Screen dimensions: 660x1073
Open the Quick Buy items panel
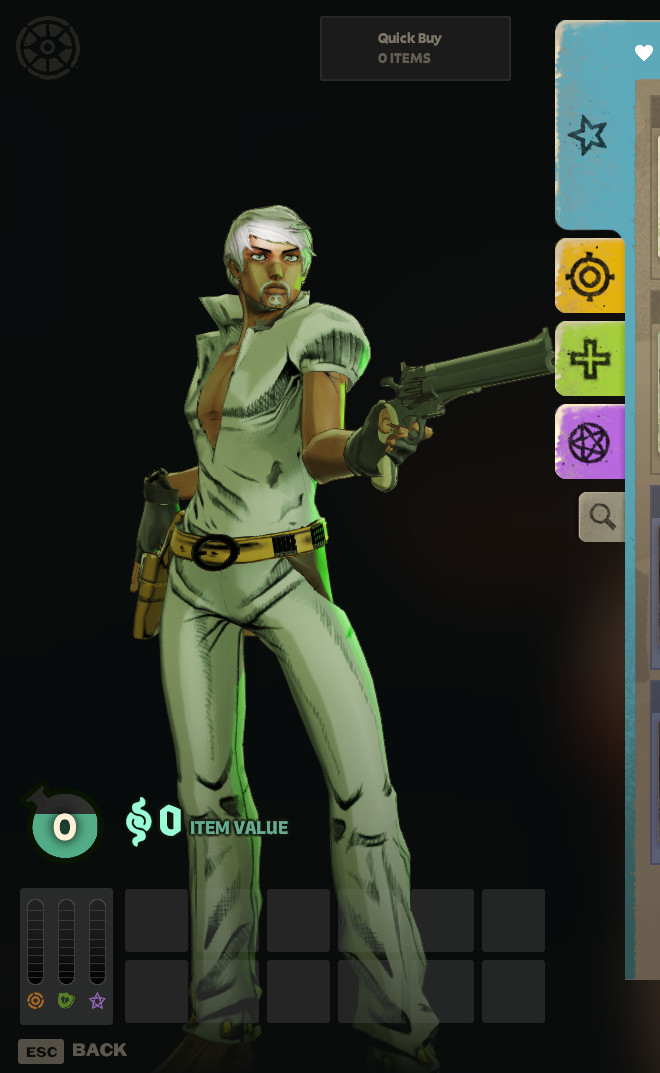[x=415, y=48]
